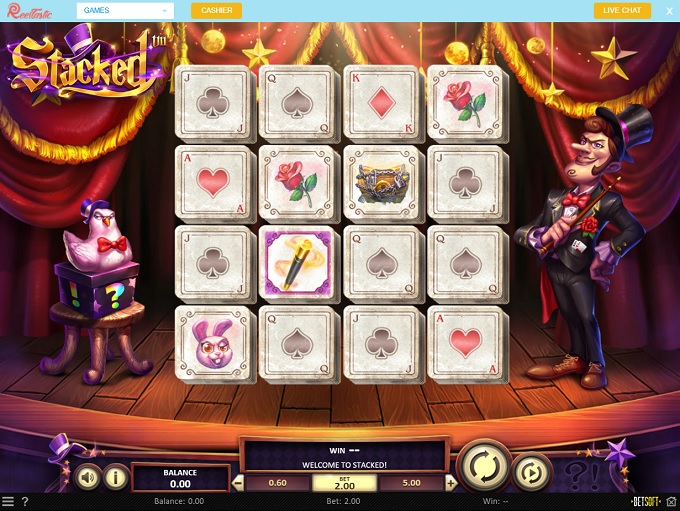Click the Reeltastic logo
Viewport: 680px width, 511px height.
point(29,10)
